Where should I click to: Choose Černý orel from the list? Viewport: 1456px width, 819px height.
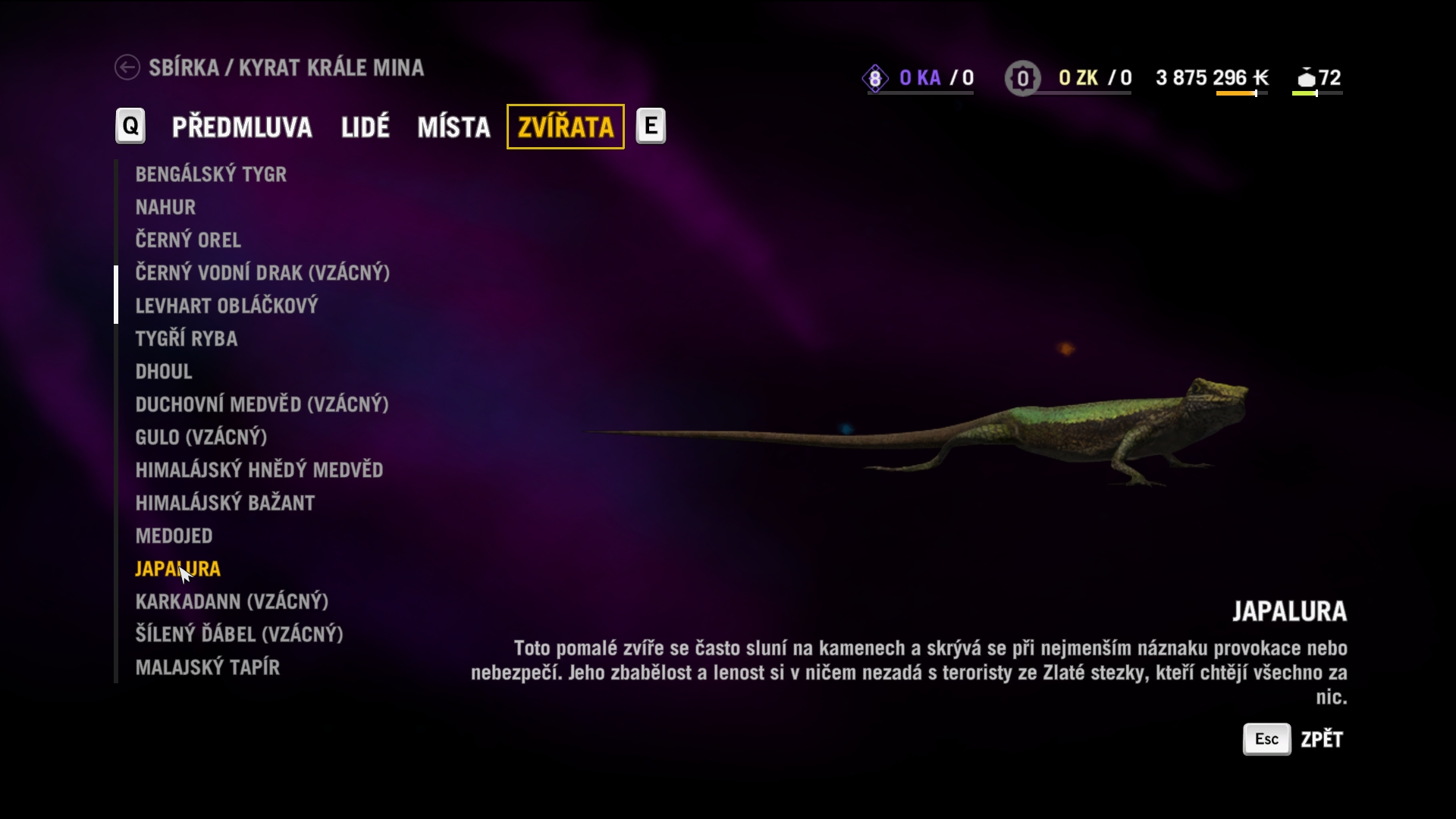(x=188, y=240)
